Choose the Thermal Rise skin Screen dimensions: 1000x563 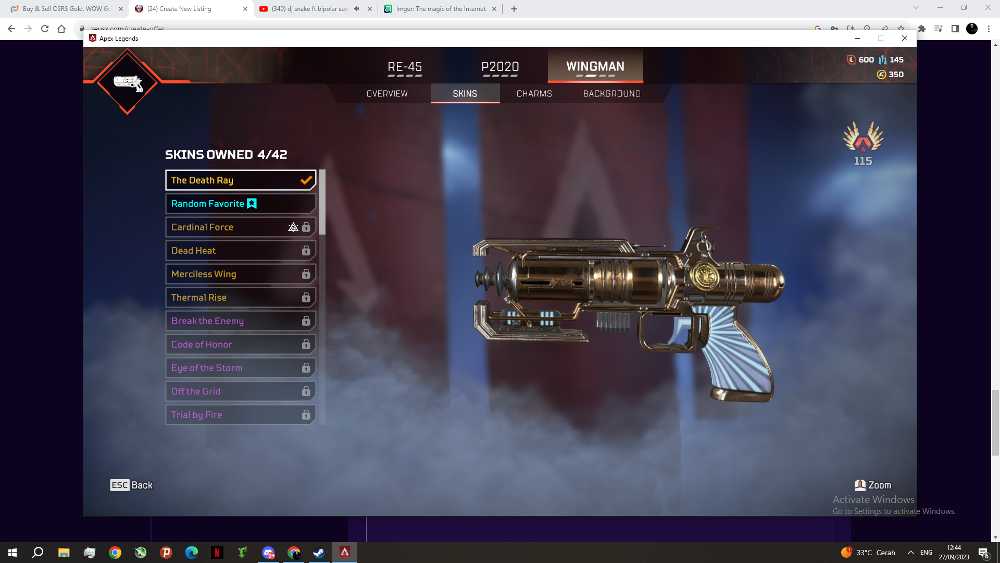(240, 297)
